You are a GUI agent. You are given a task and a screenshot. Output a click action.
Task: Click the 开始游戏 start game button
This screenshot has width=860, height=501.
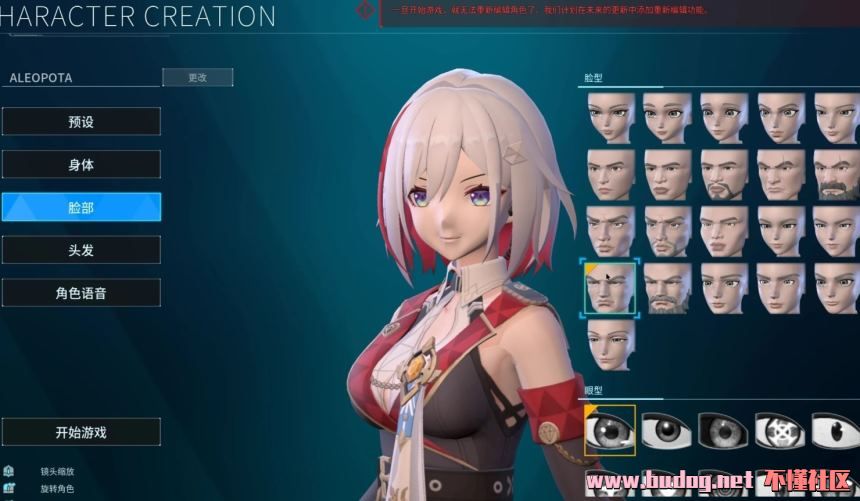[81, 433]
